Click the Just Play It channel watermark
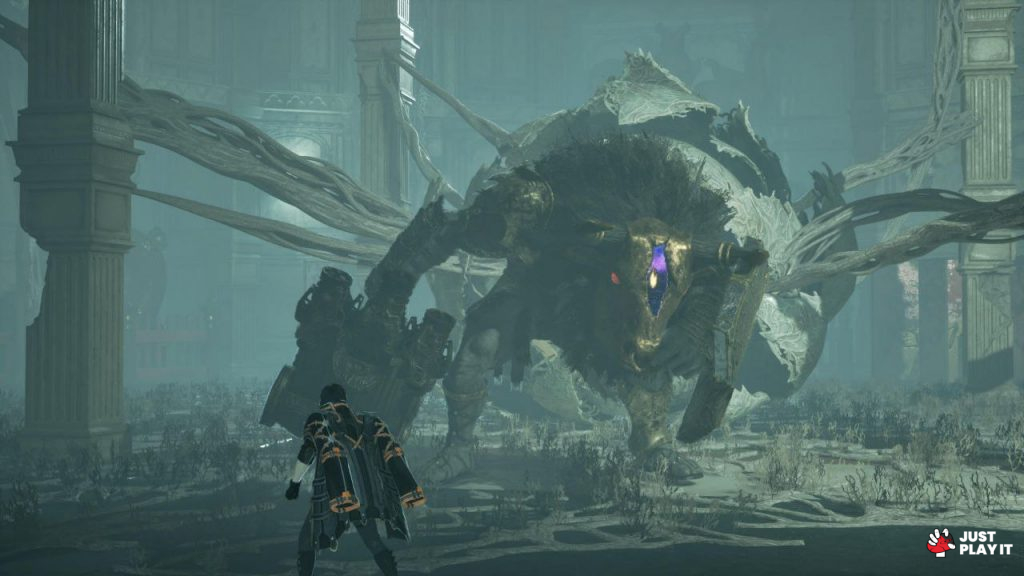1024x576 pixels. coord(969,542)
